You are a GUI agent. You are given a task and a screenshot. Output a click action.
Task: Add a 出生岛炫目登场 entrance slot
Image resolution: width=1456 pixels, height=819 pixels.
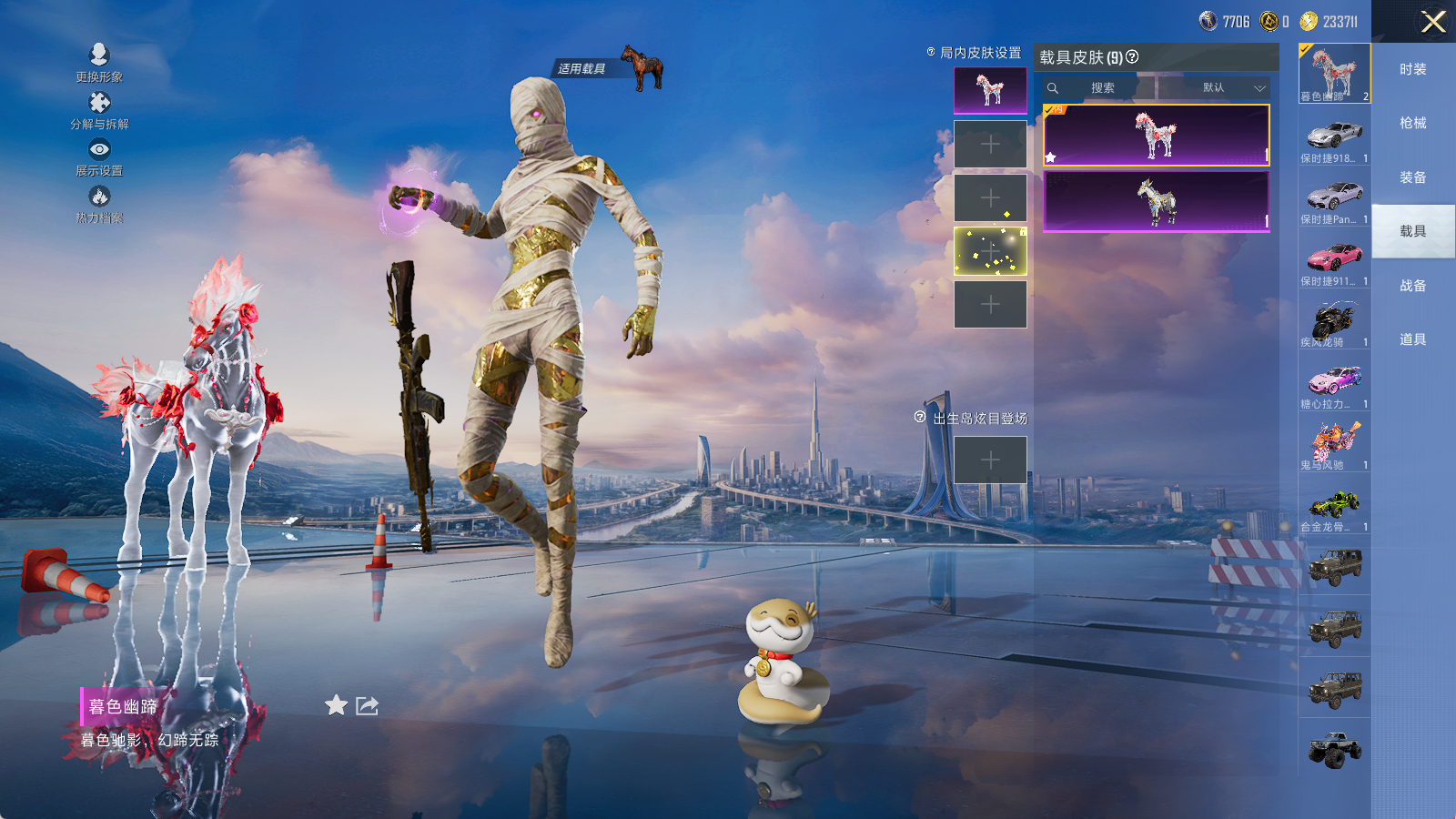(x=990, y=460)
